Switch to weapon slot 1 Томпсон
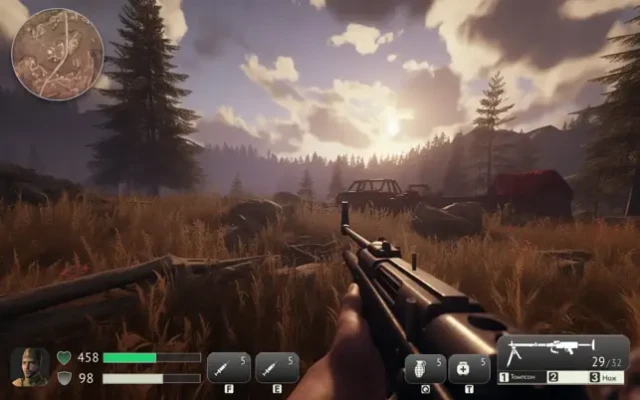 522,377
